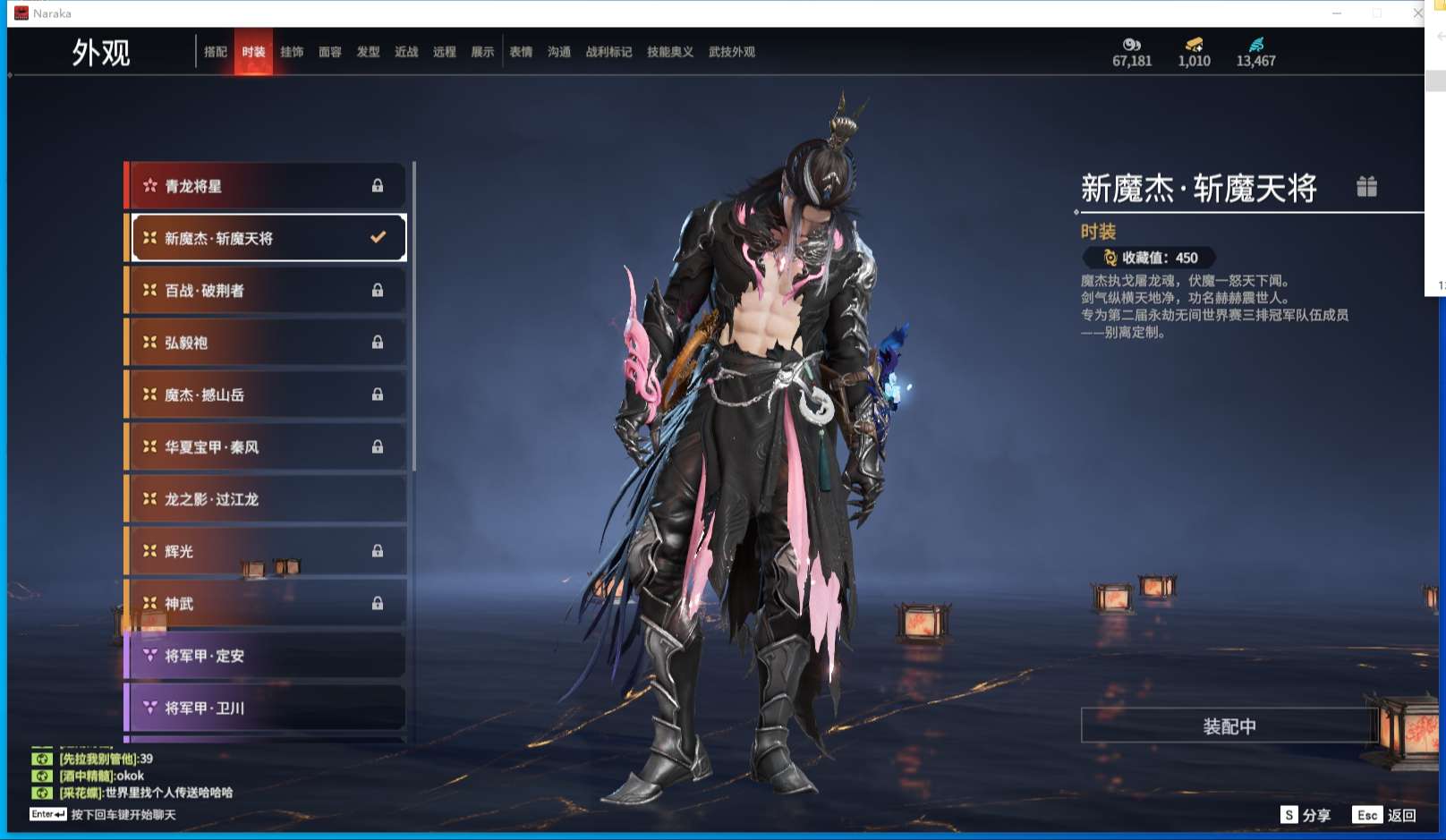
Task: Select the 弘毅袍 outfit row
Action: point(266,343)
